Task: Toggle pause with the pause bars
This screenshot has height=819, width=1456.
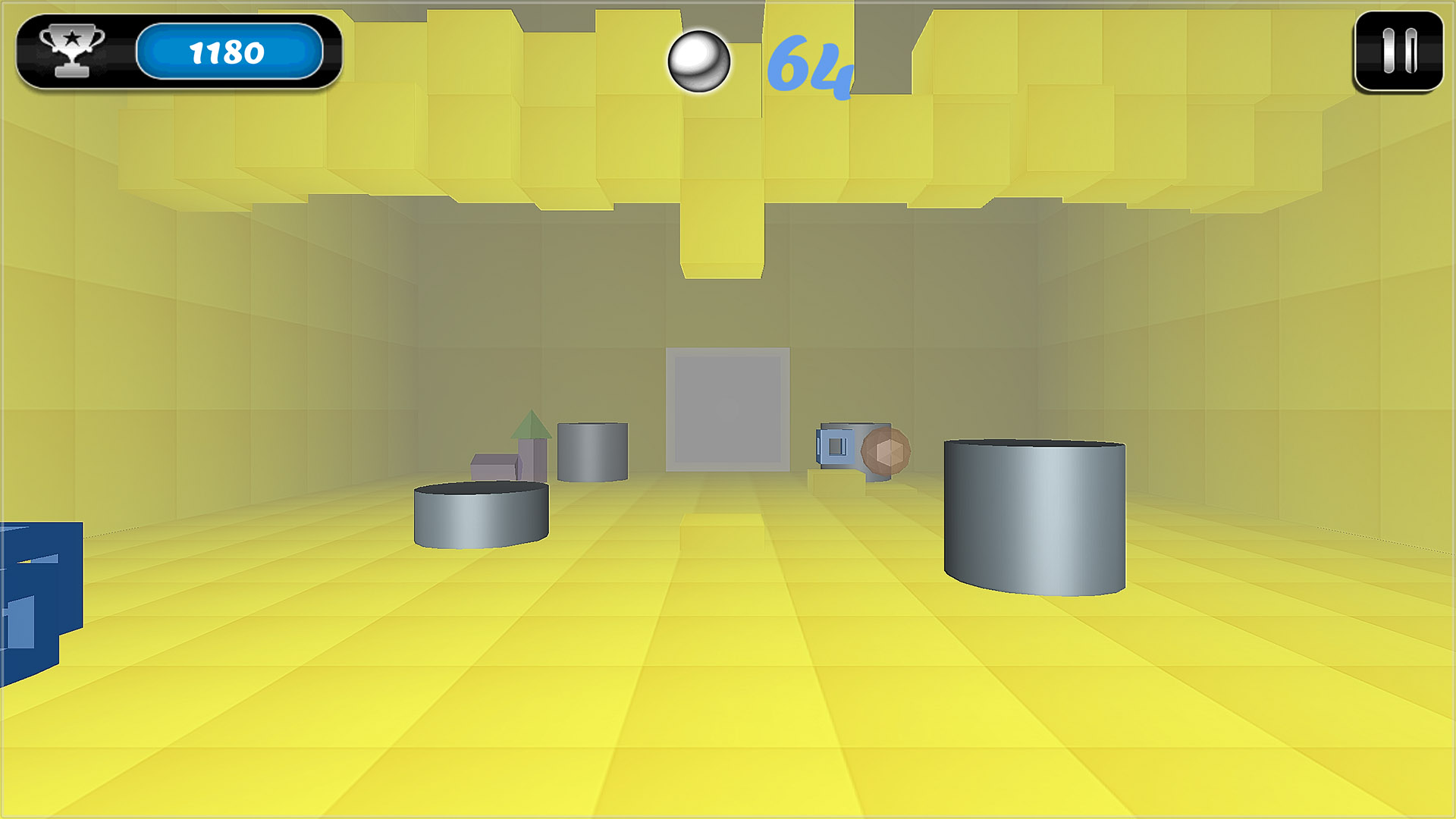Action: pos(1398,49)
